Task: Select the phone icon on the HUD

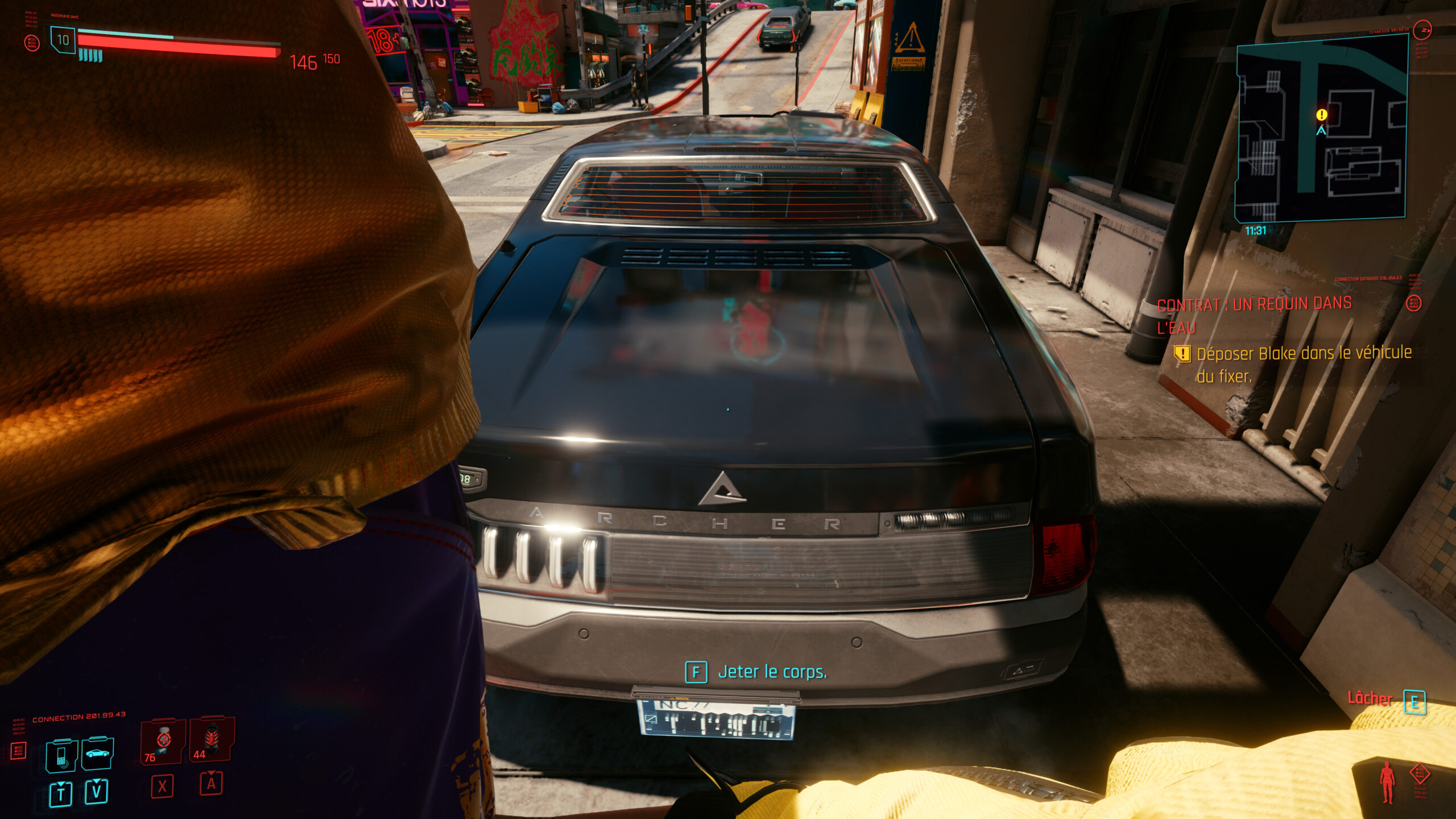Action: click(x=61, y=755)
